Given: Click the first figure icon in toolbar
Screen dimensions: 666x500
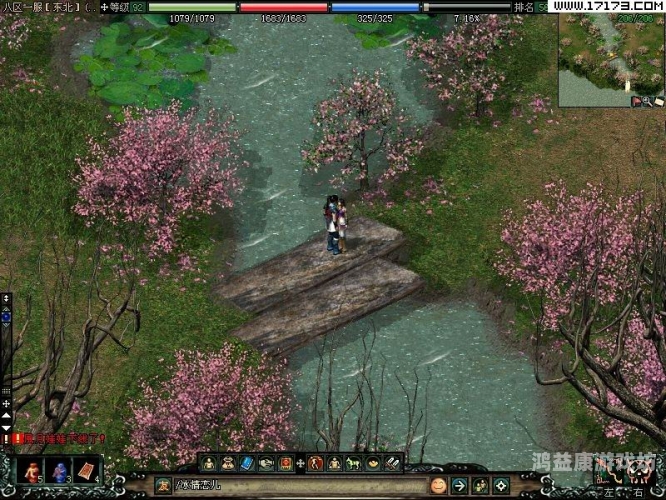Looking at the screenshot, I should (209, 463).
